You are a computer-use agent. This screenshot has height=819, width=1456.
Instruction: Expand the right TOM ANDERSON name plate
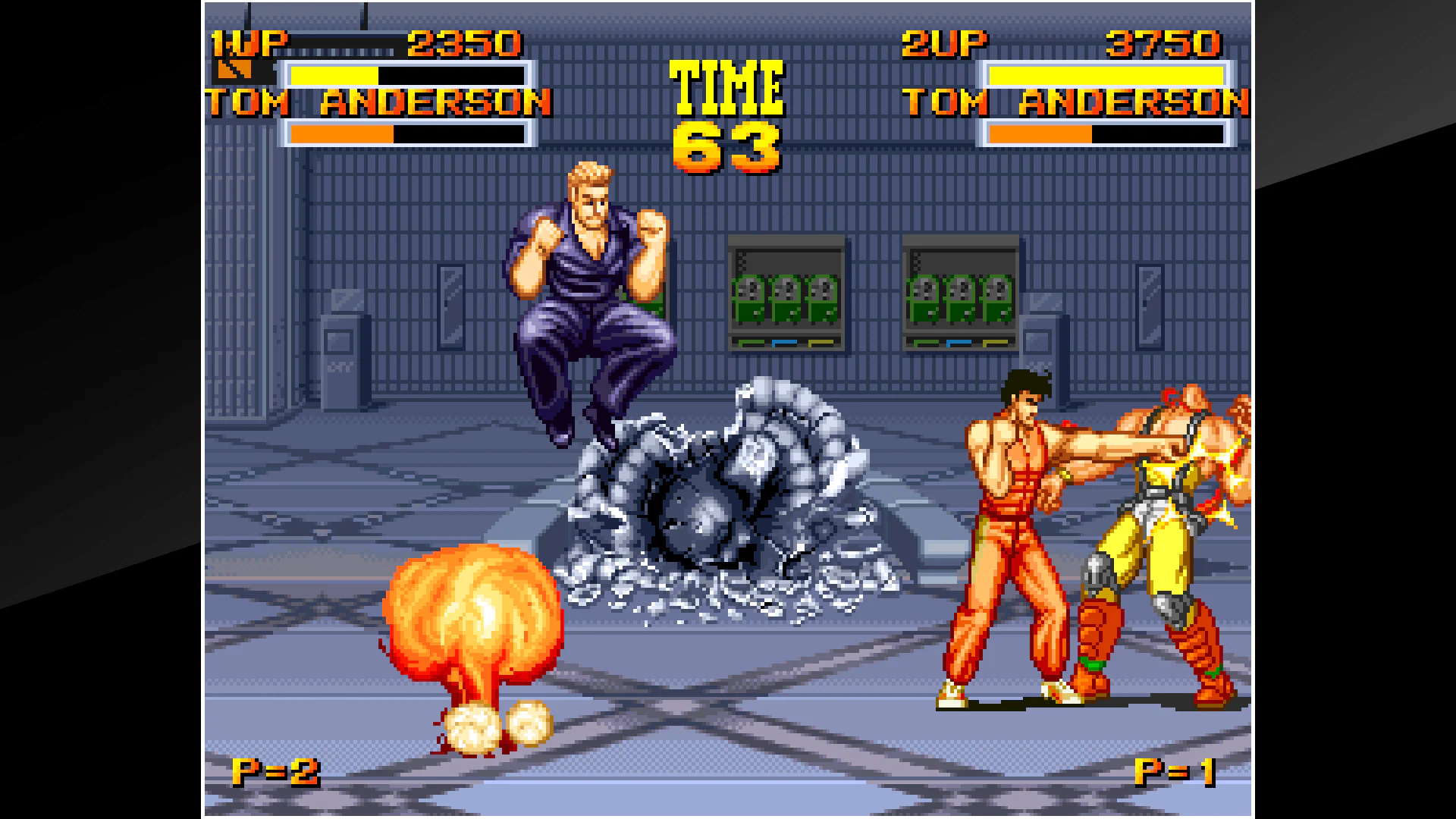[x=1077, y=101]
